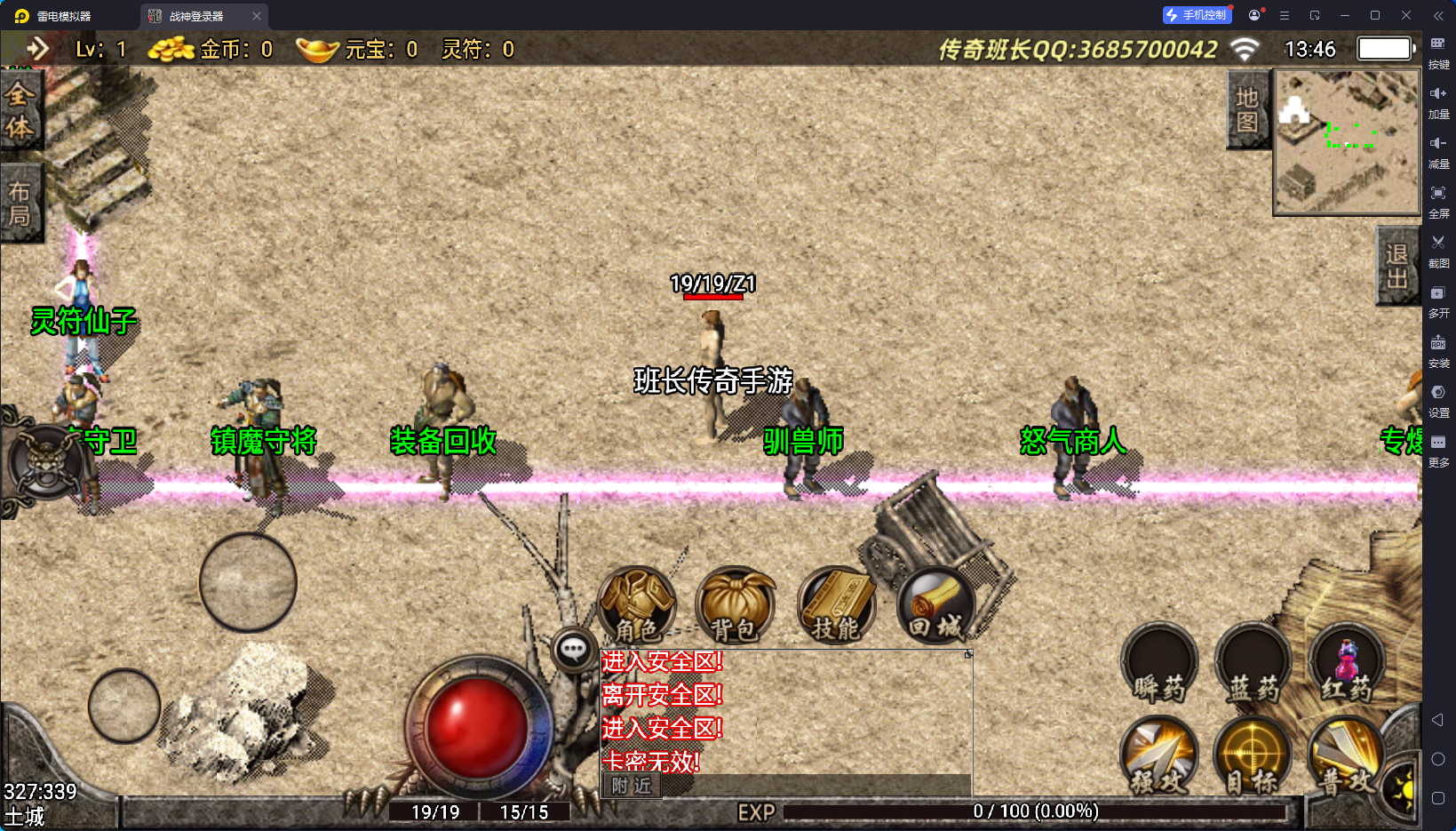Open the 布局 layout button
The width and height of the screenshot is (1456, 831).
click(20, 204)
